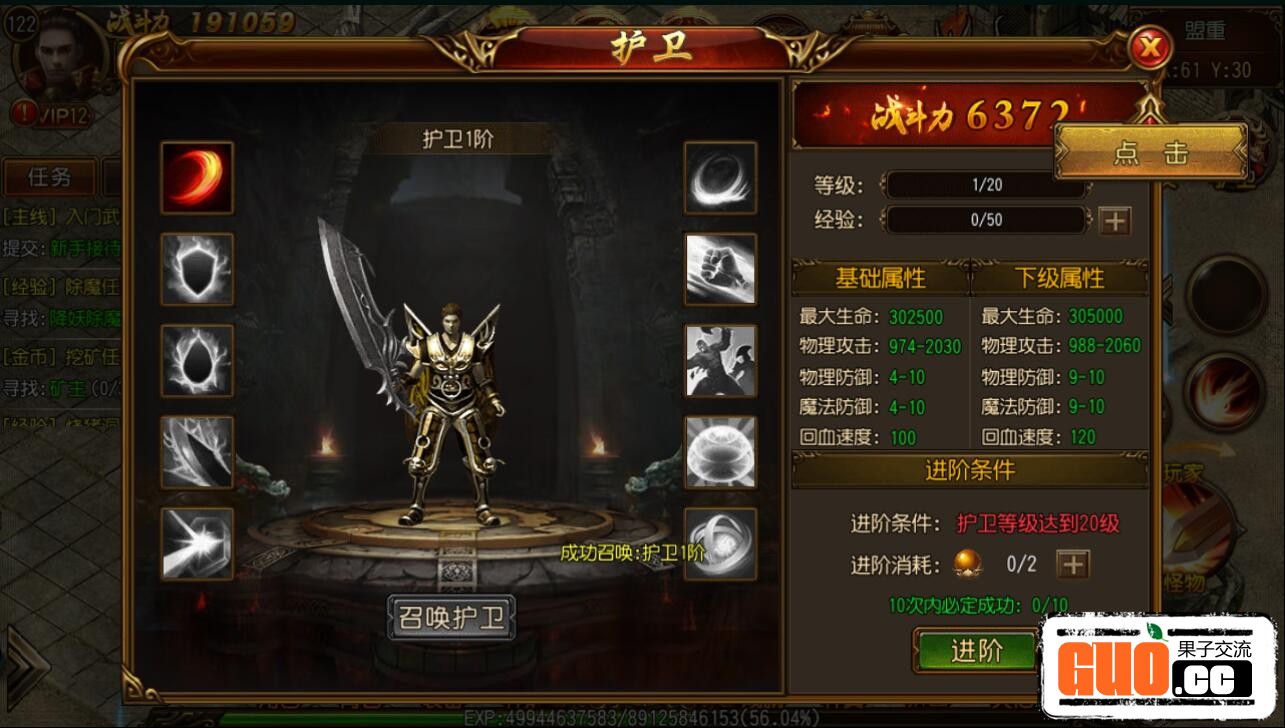Select the punching fist skill icon
Screen dimensions: 1285x728
pyautogui.click(x=720, y=269)
